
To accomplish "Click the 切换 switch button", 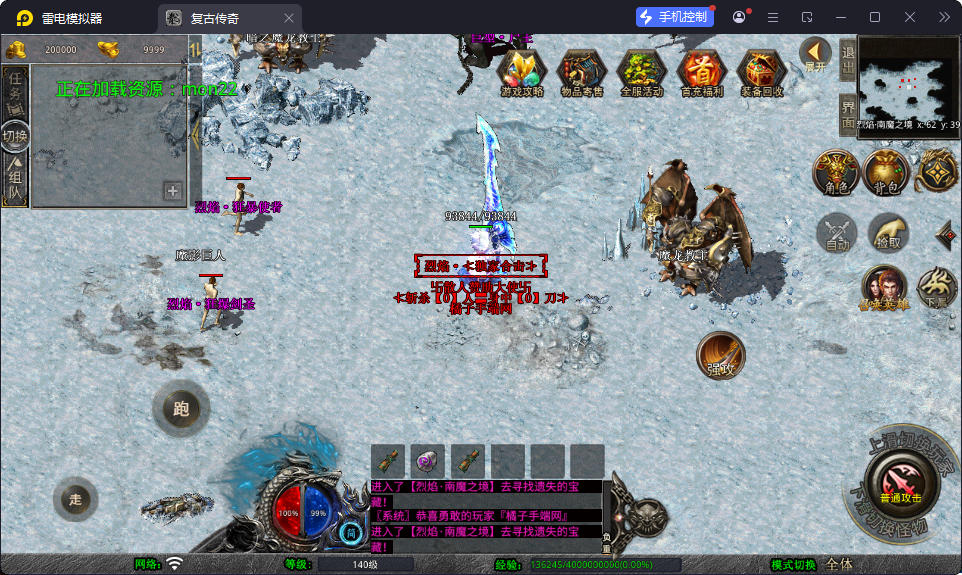I will coord(15,136).
